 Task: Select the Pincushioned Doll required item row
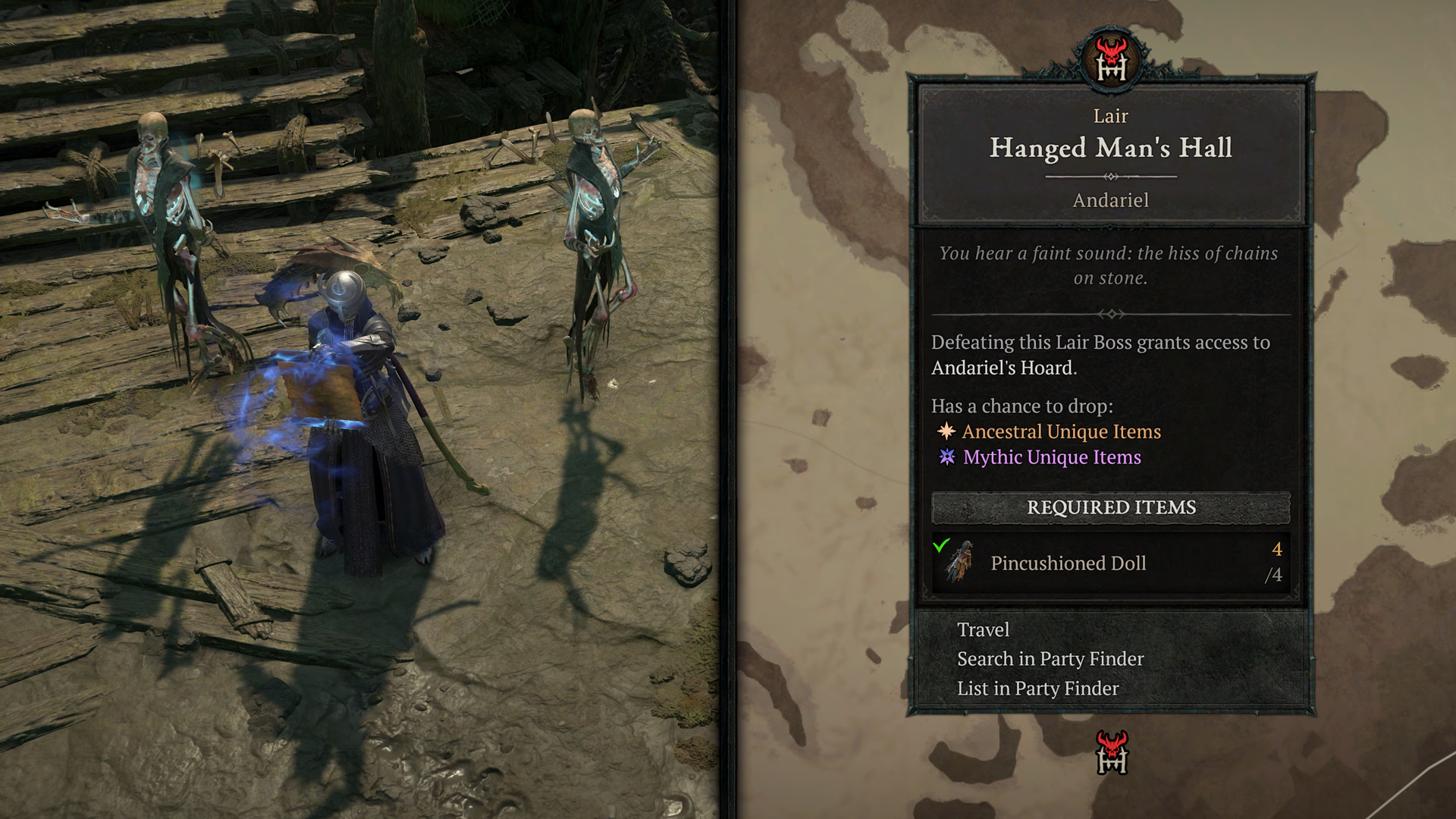point(1110,563)
